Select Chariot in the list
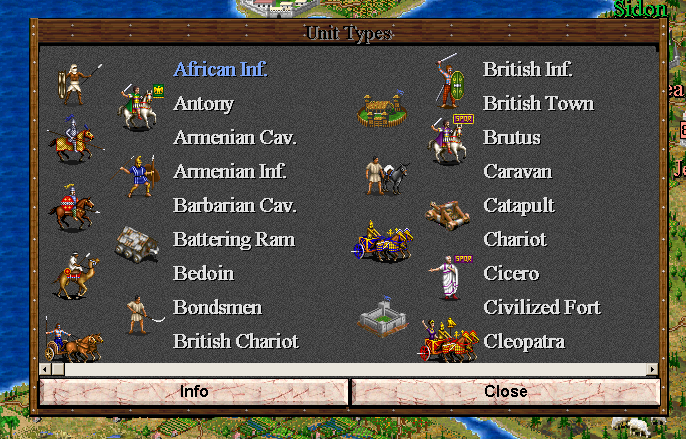Screen dimensions: 686x439 [x=515, y=239]
